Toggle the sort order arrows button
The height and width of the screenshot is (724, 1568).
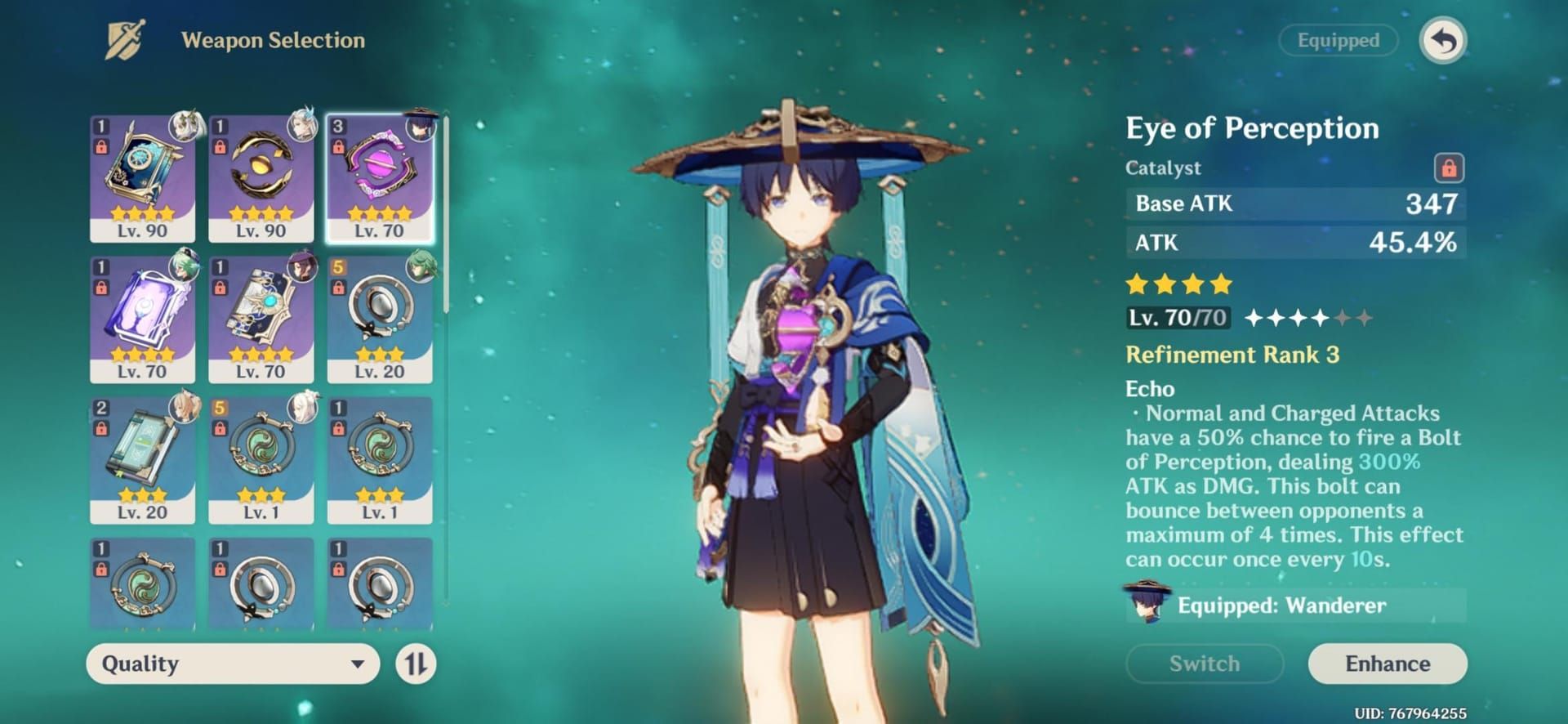point(416,664)
